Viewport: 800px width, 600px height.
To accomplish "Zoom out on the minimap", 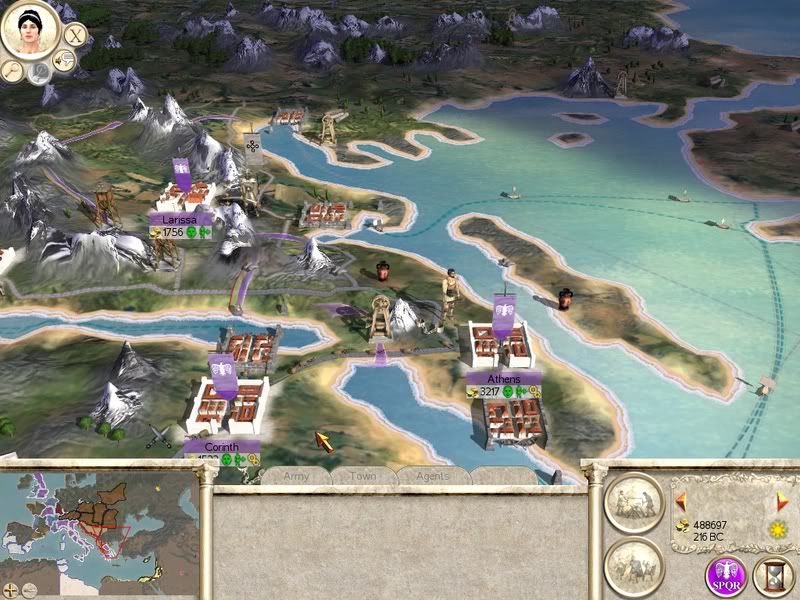I will (x=28, y=589).
